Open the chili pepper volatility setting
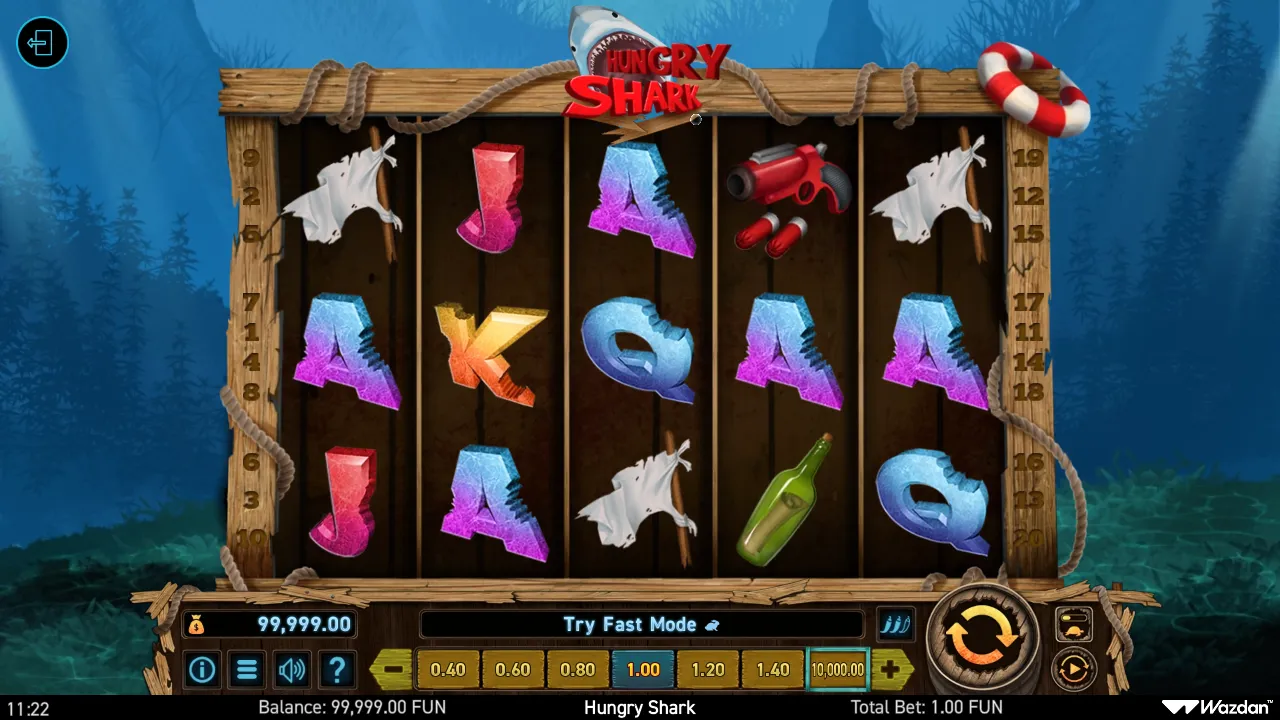 click(x=895, y=625)
